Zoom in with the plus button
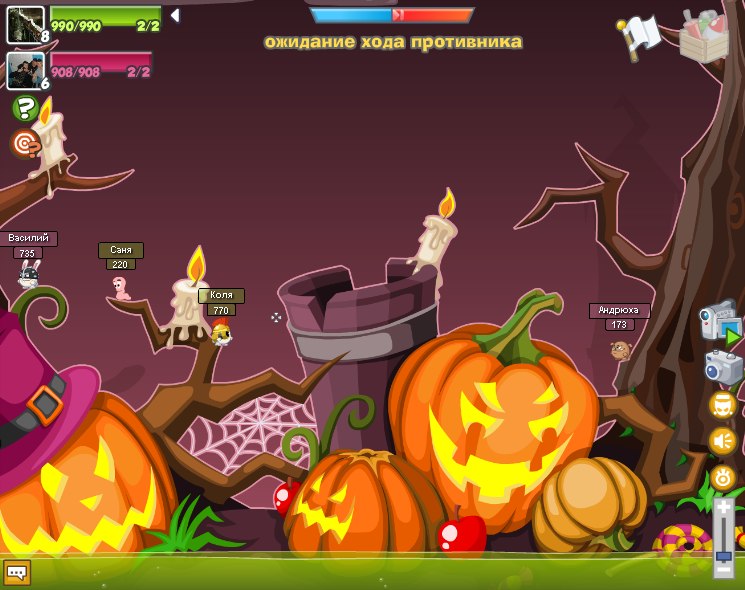 point(723,509)
